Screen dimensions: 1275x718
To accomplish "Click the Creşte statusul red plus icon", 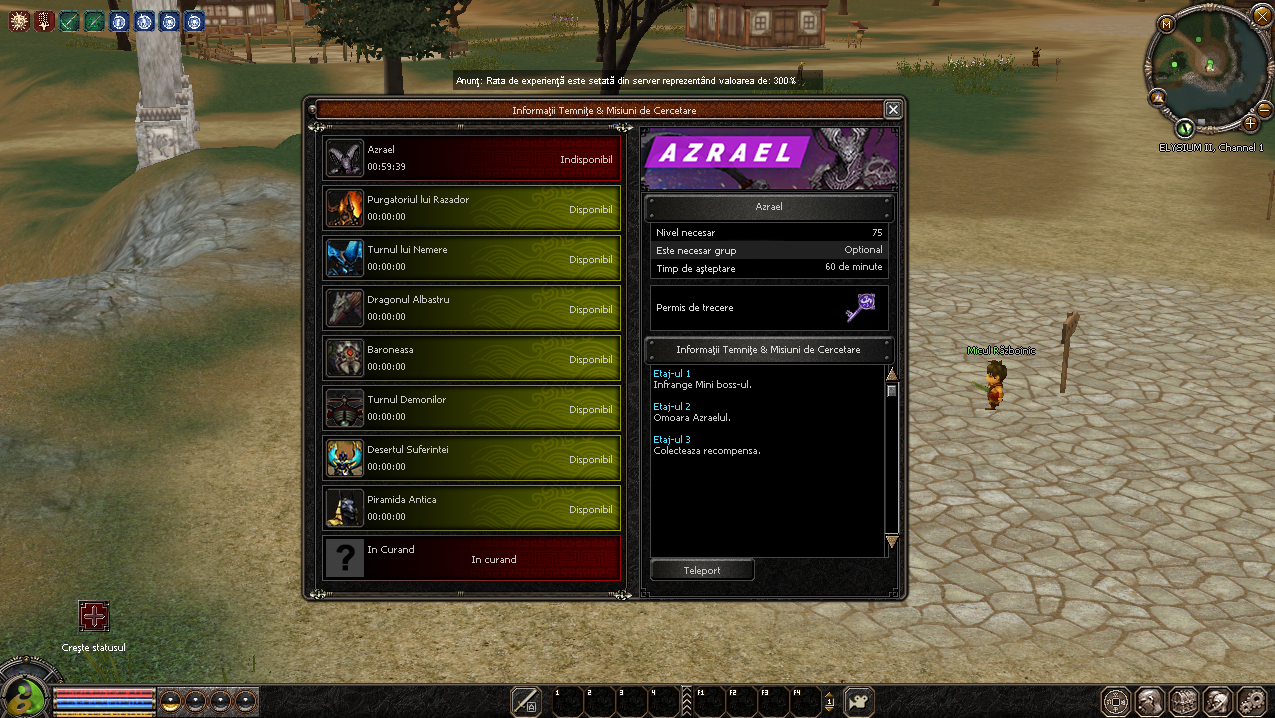I will pos(94,617).
